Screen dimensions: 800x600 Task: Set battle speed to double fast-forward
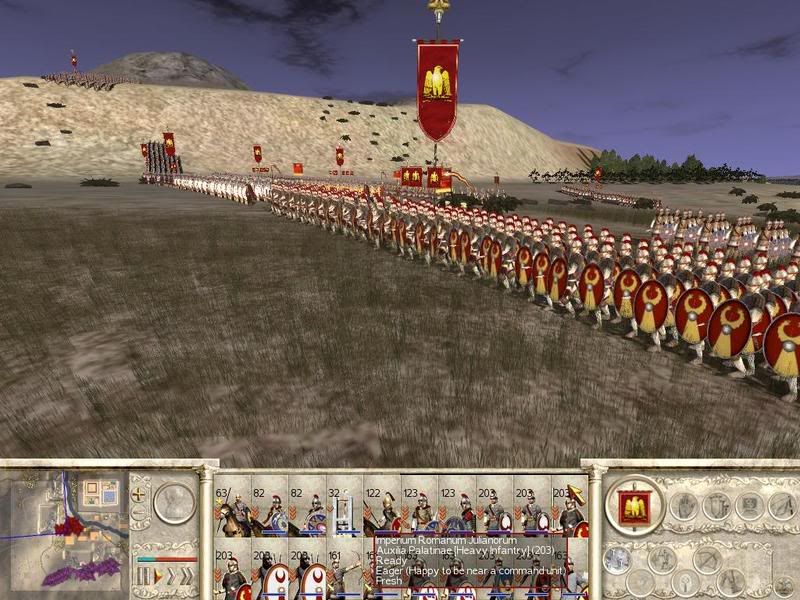[x=170, y=577]
